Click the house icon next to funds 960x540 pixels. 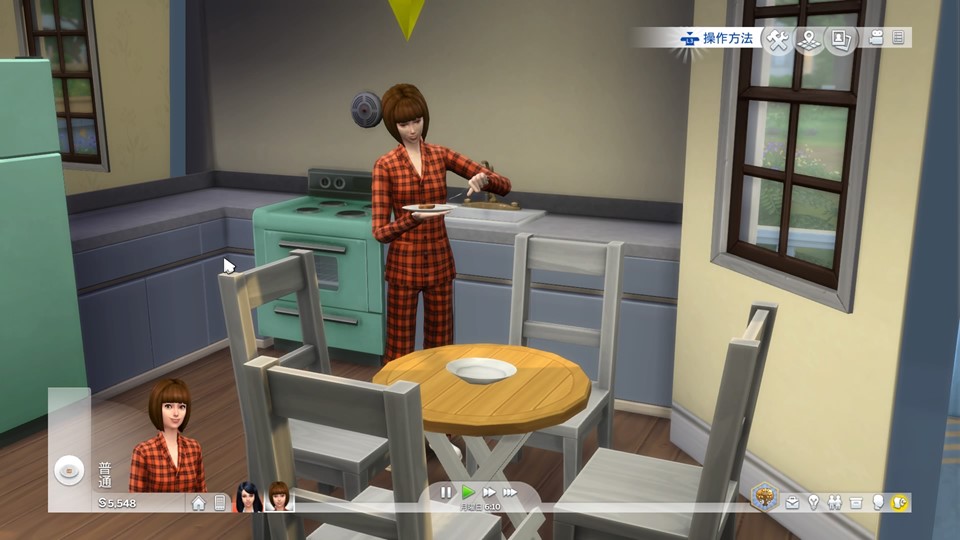coord(199,503)
